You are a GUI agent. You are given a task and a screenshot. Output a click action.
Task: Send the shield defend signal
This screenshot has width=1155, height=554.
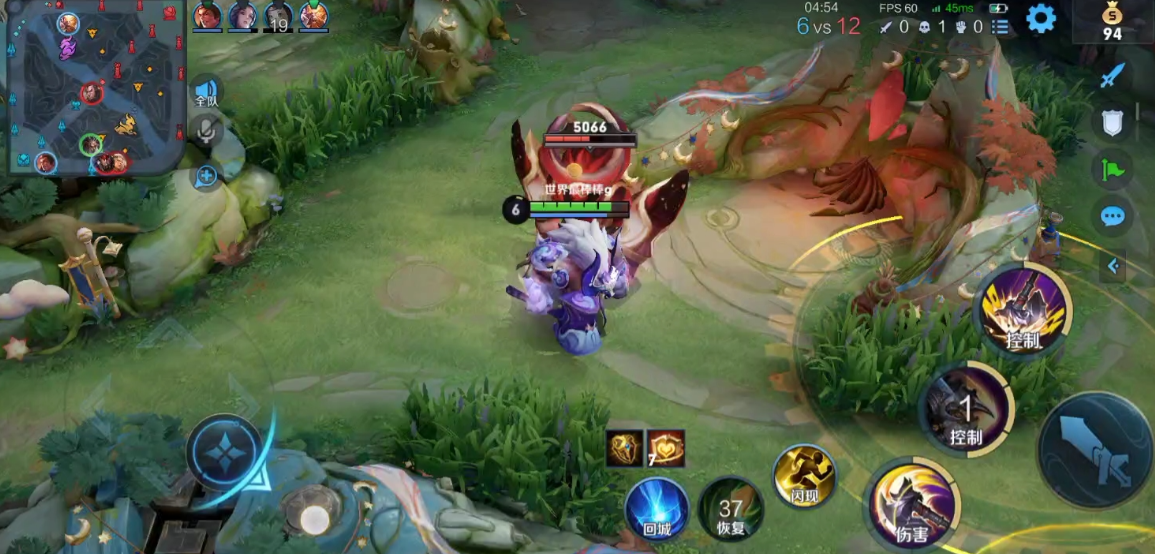tap(1112, 120)
